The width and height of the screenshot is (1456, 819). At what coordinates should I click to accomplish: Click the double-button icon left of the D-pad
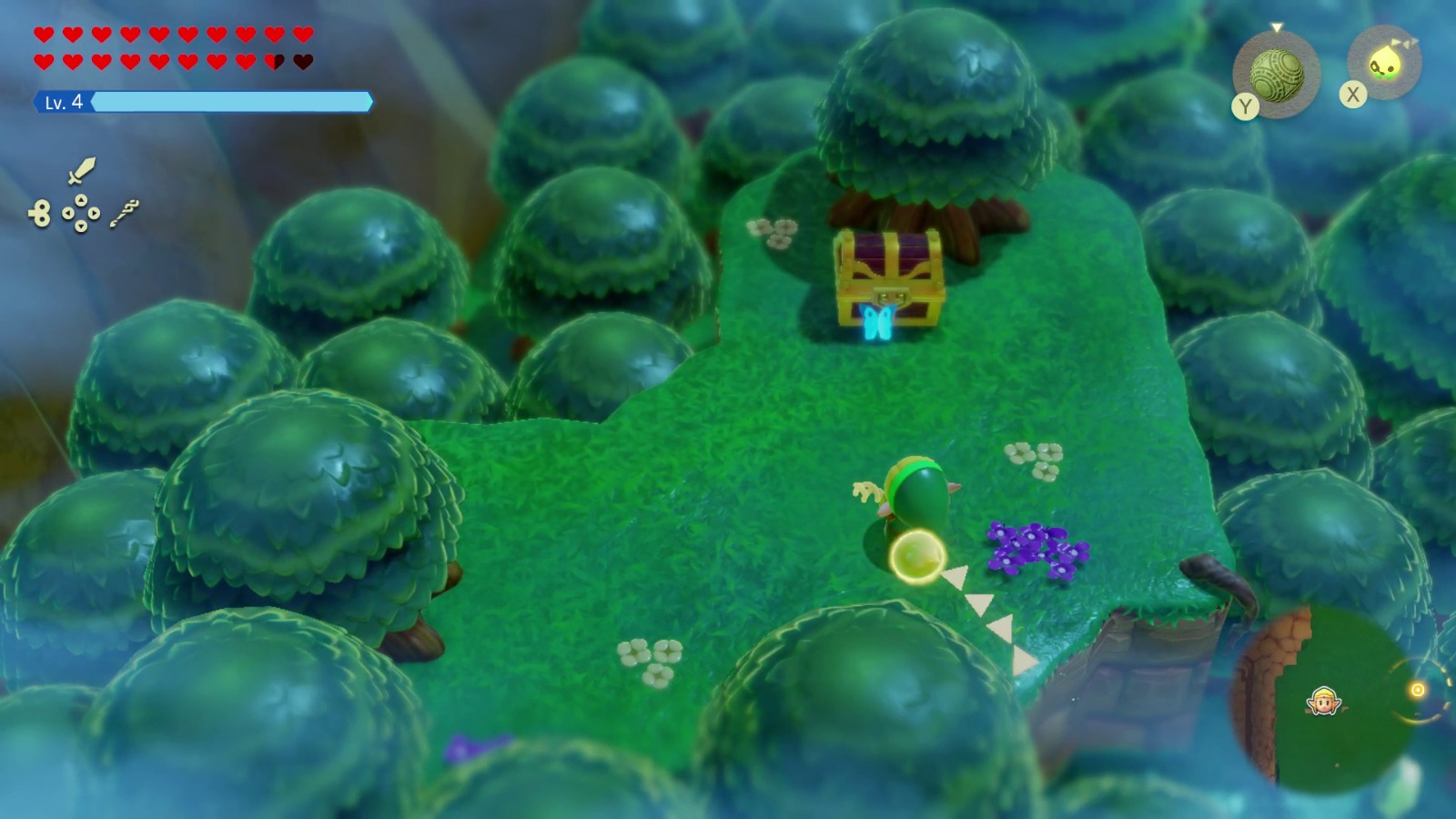click(39, 213)
